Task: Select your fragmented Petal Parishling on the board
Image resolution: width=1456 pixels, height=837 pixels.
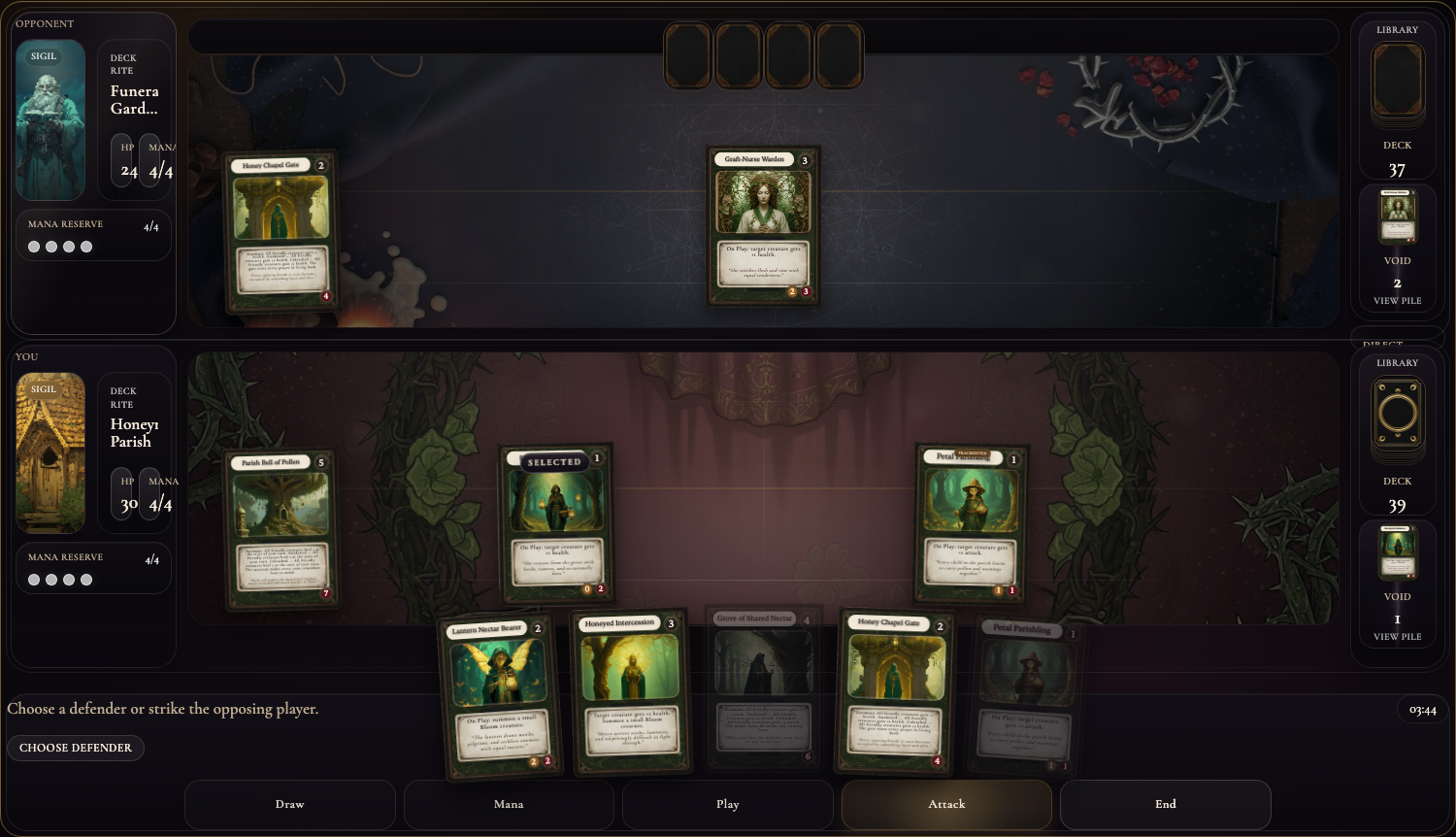Action: click(x=971, y=524)
